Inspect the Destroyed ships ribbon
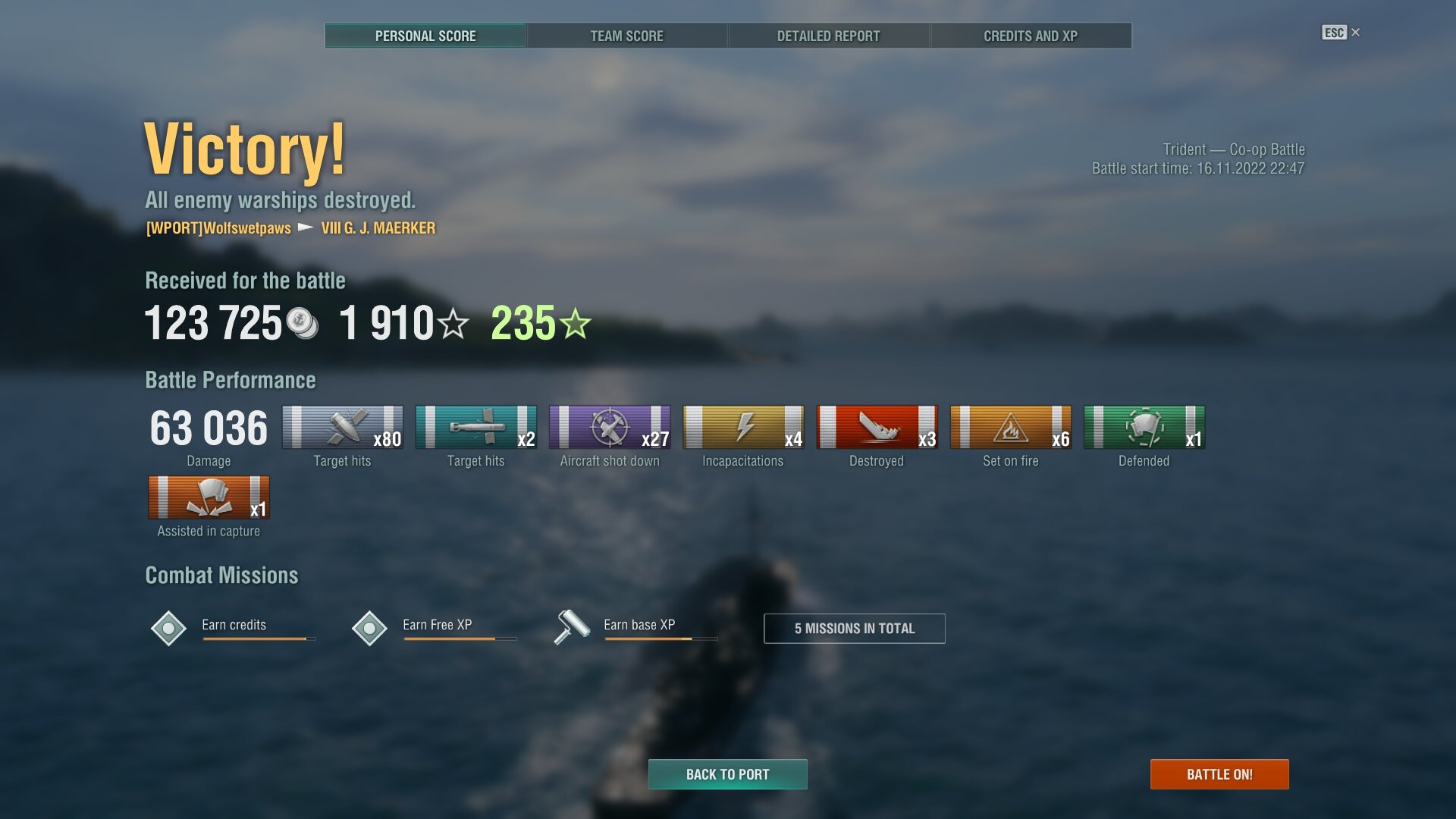The image size is (1456, 819). (x=877, y=428)
